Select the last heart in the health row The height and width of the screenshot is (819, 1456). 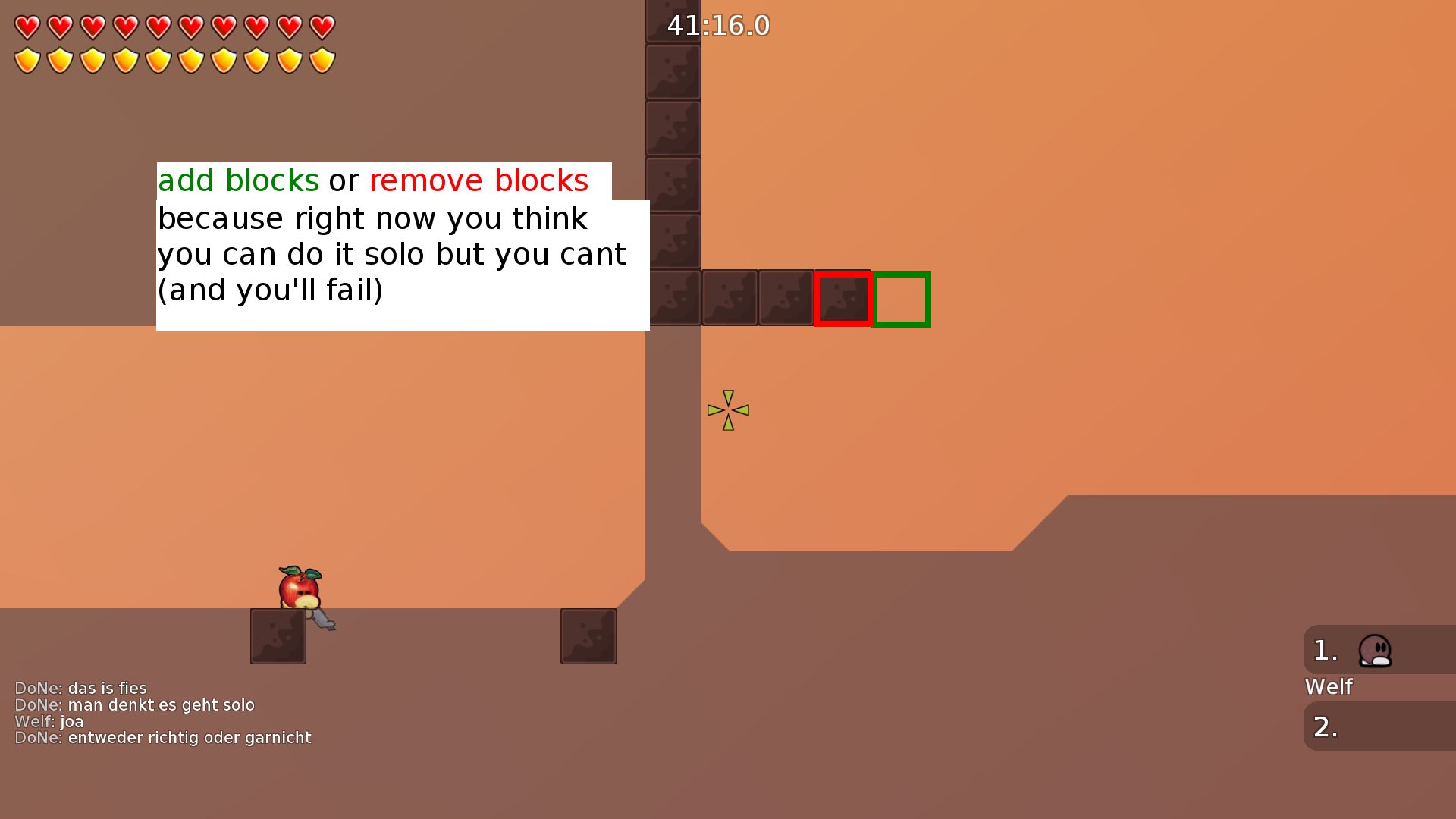322,27
